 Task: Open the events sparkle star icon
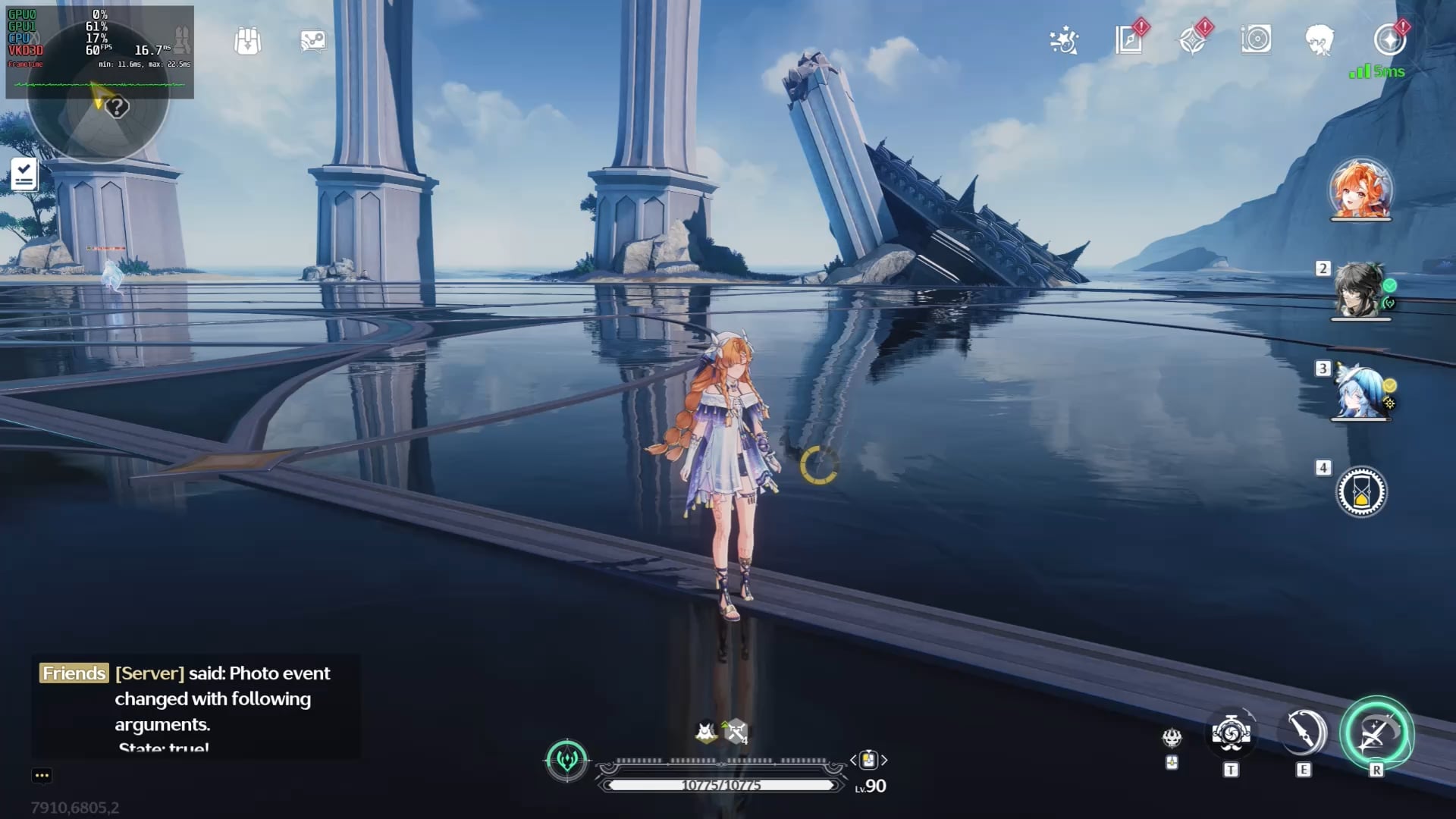1064,40
